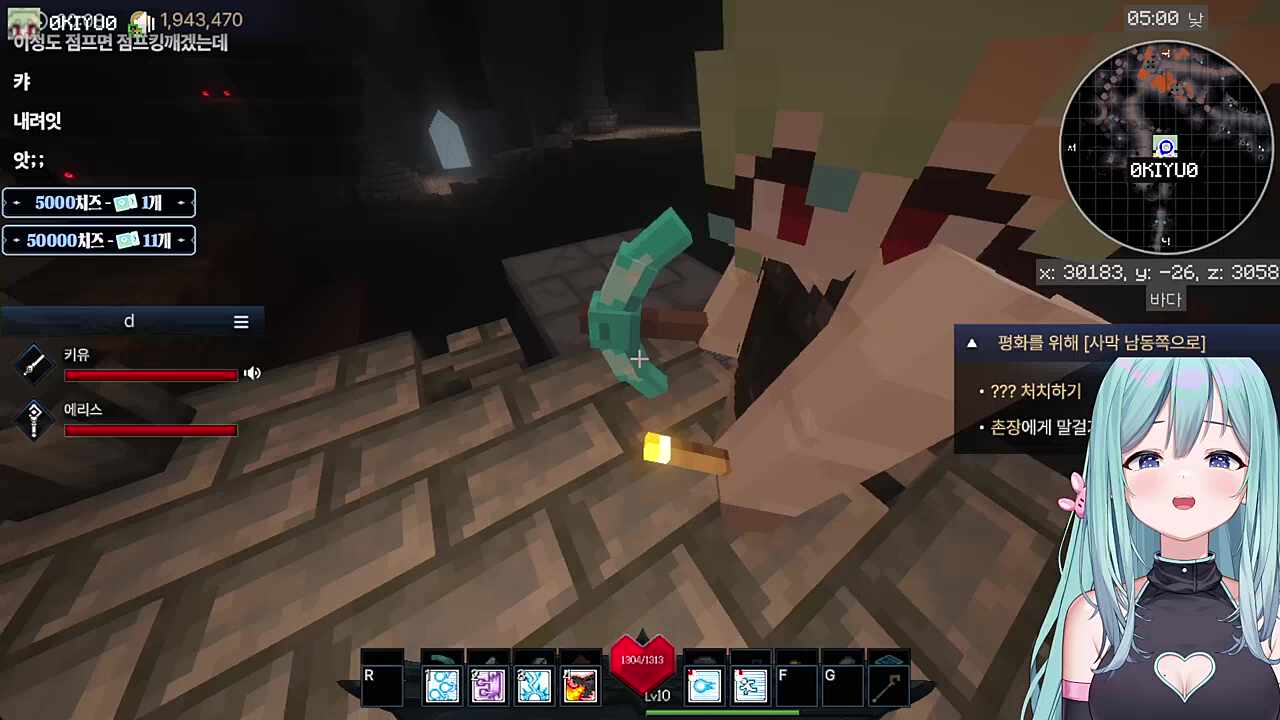This screenshot has height=720, width=1280.
Task: Toggle the speaker icon beside 키유
Action: pyautogui.click(x=252, y=373)
